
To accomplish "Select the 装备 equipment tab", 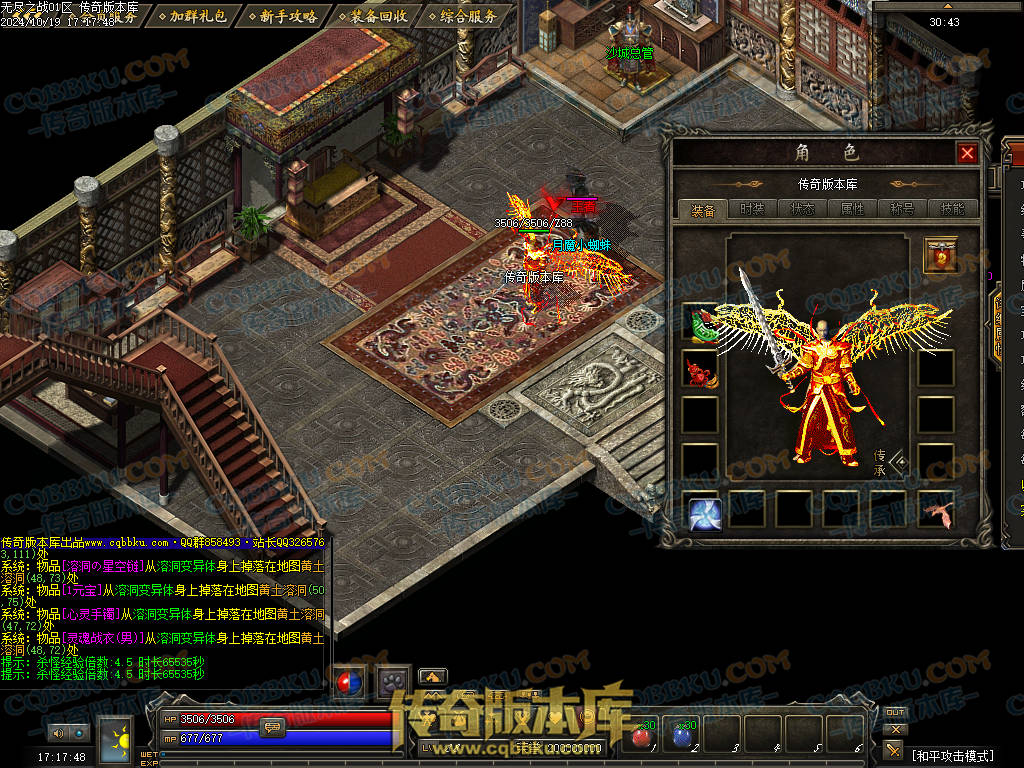I will tap(702, 209).
